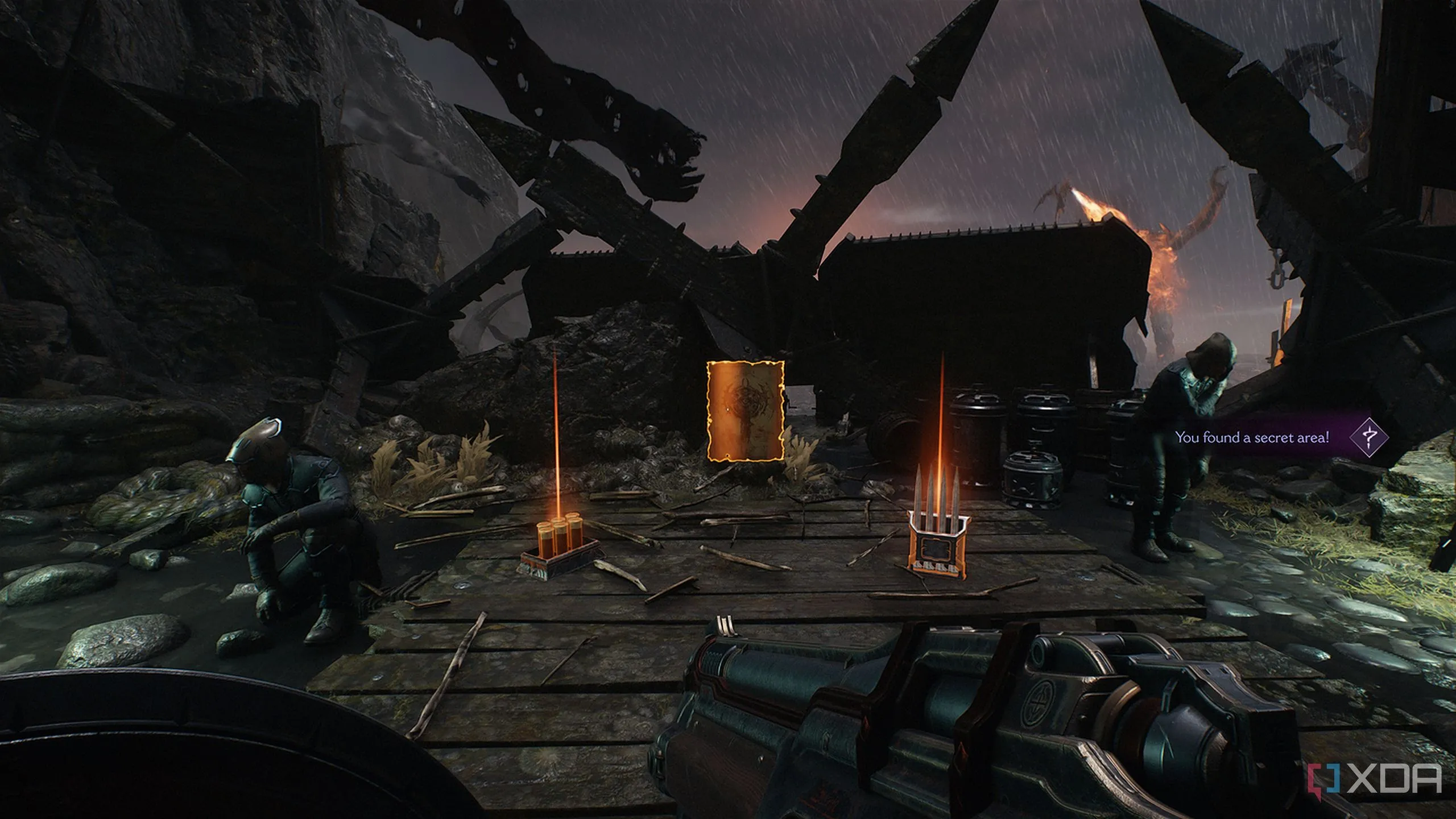Click the "You found a secret area!" notification
The height and width of the screenshot is (819, 1456).
coord(1252,437)
